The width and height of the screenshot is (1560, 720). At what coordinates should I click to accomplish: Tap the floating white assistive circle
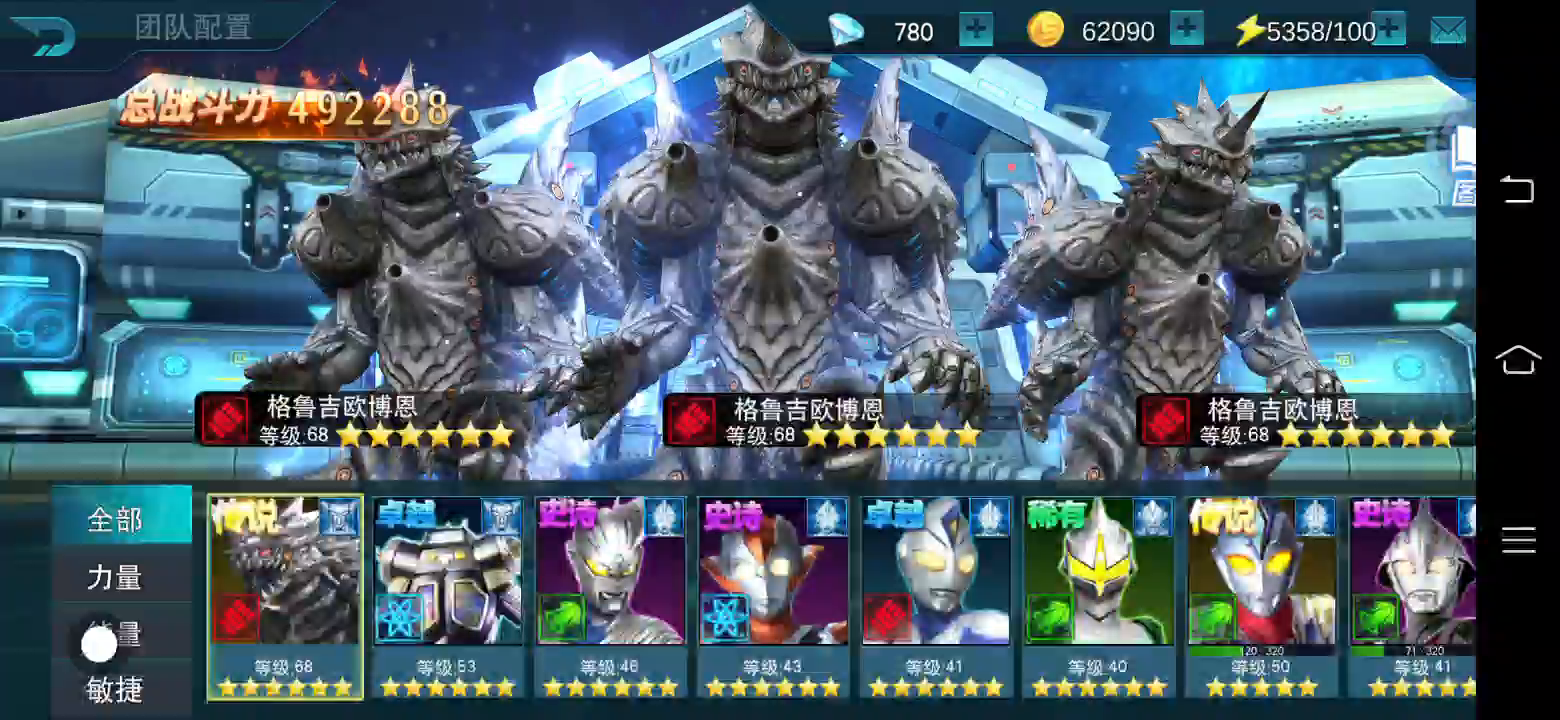pos(99,645)
